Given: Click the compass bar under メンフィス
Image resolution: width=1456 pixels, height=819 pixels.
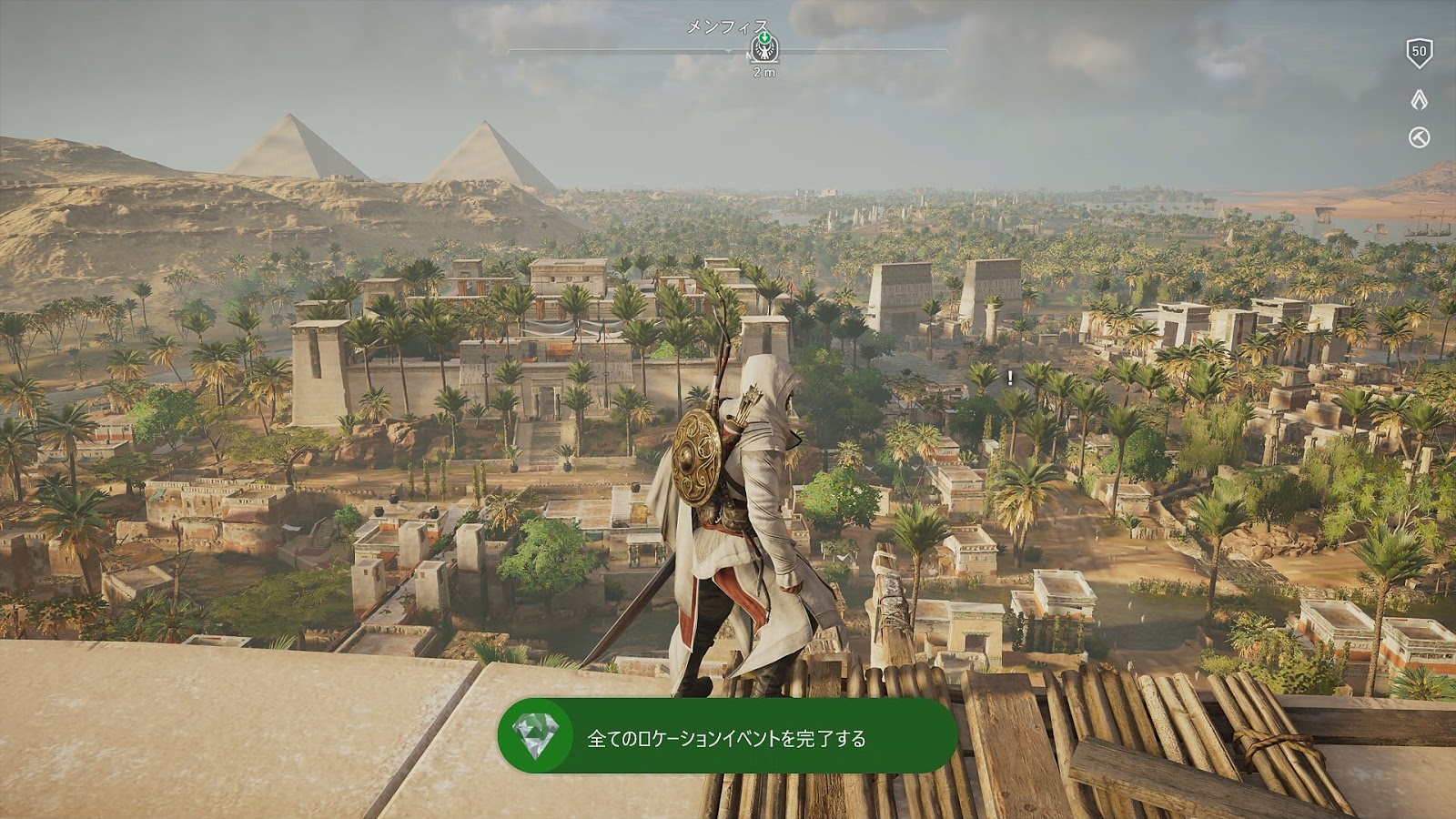Looking at the screenshot, I should (x=619, y=51).
